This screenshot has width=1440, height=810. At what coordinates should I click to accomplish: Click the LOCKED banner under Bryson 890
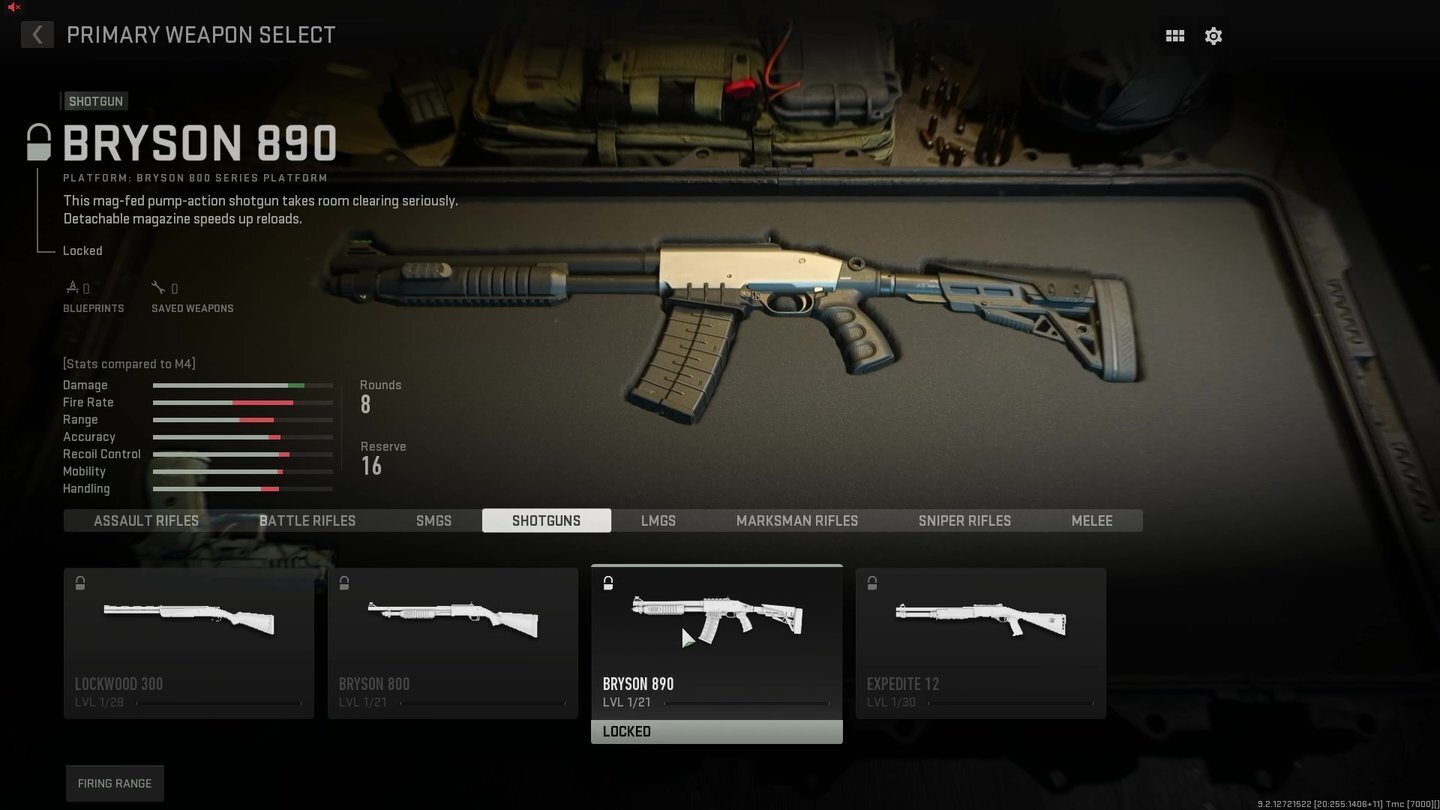(x=716, y=731)
